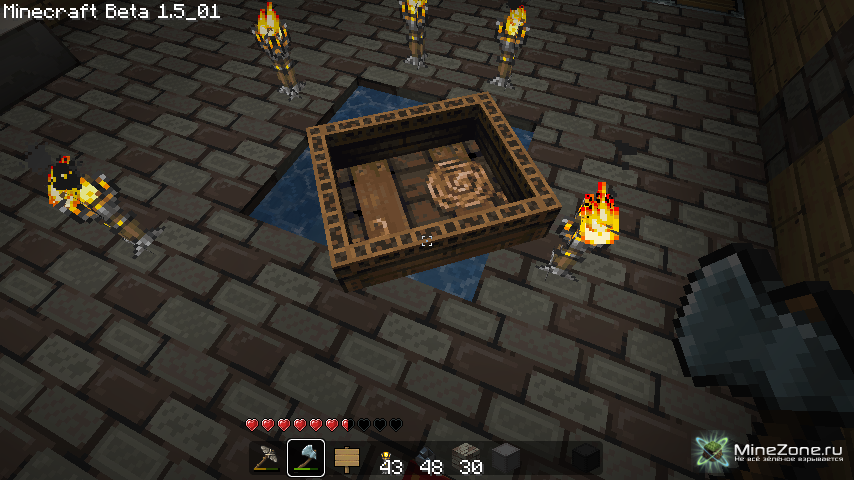Select the dark item stack of 48
Viewport: 854px width, 480px height.
426,458
